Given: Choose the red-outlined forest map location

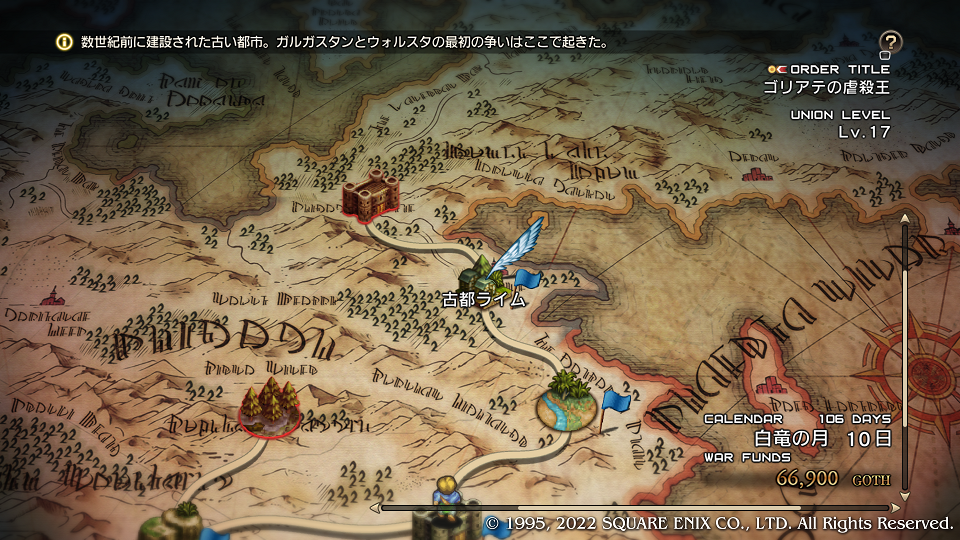Looking at the screenshot, I should click(x=271, y=406).
